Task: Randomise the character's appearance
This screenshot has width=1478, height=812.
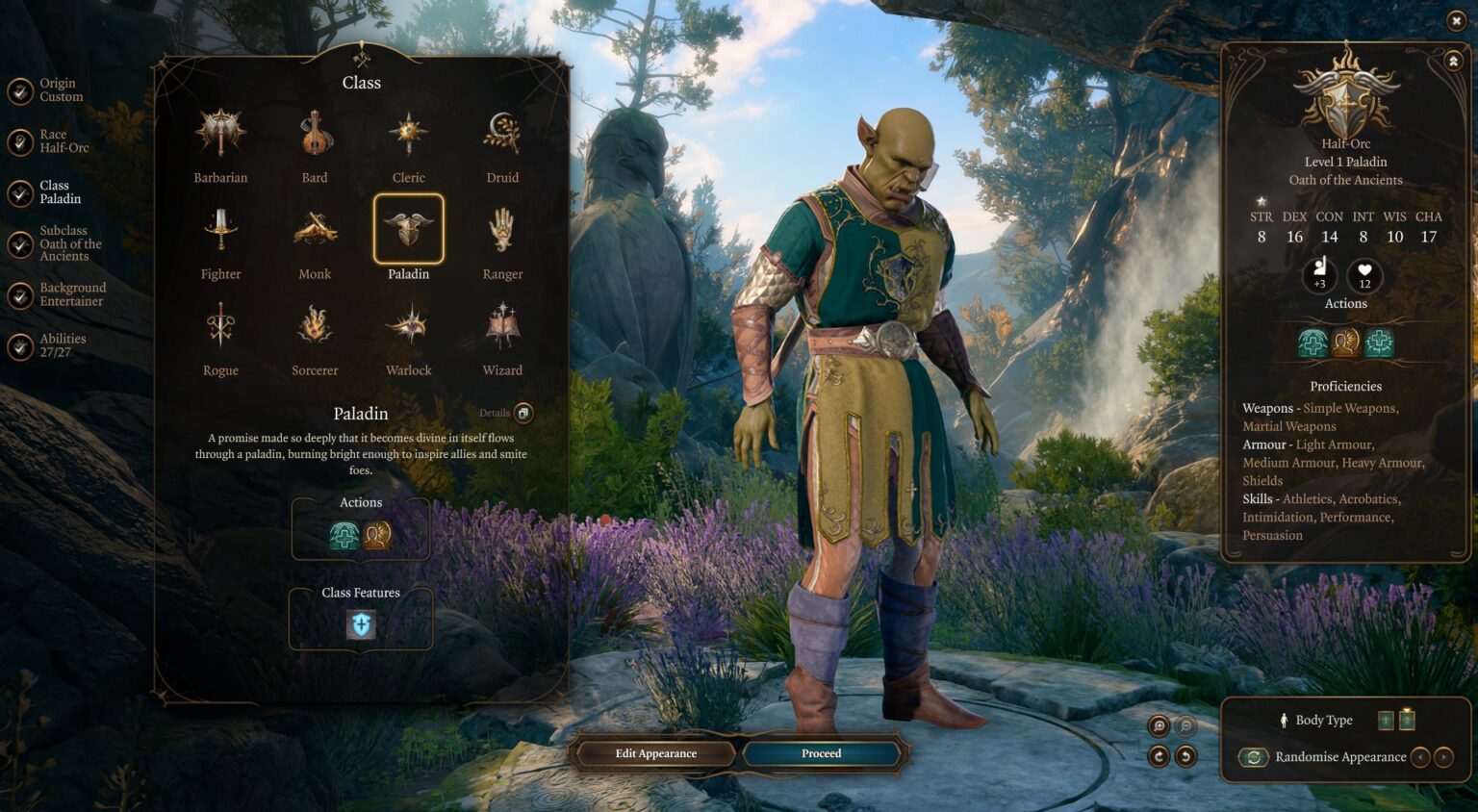Action: [x=1254, y=757]
